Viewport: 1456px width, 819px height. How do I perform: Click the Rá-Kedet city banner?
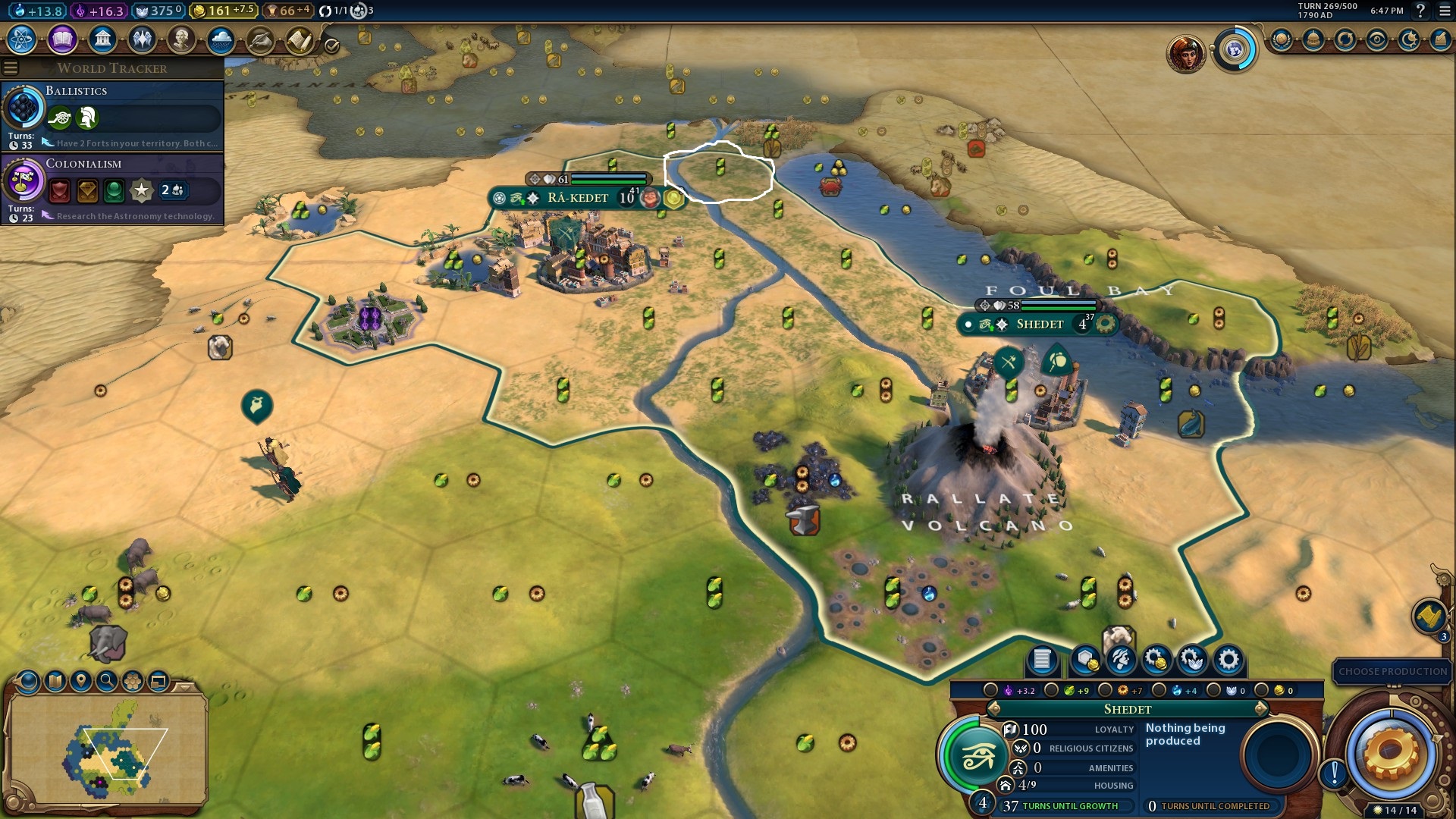click(578, 198)
